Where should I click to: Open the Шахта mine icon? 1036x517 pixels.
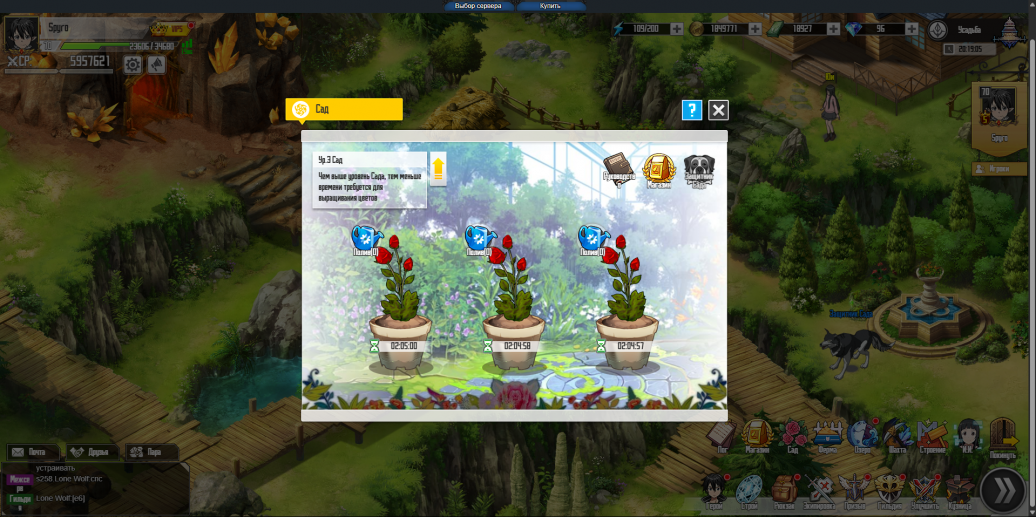(x=897, y=435)
